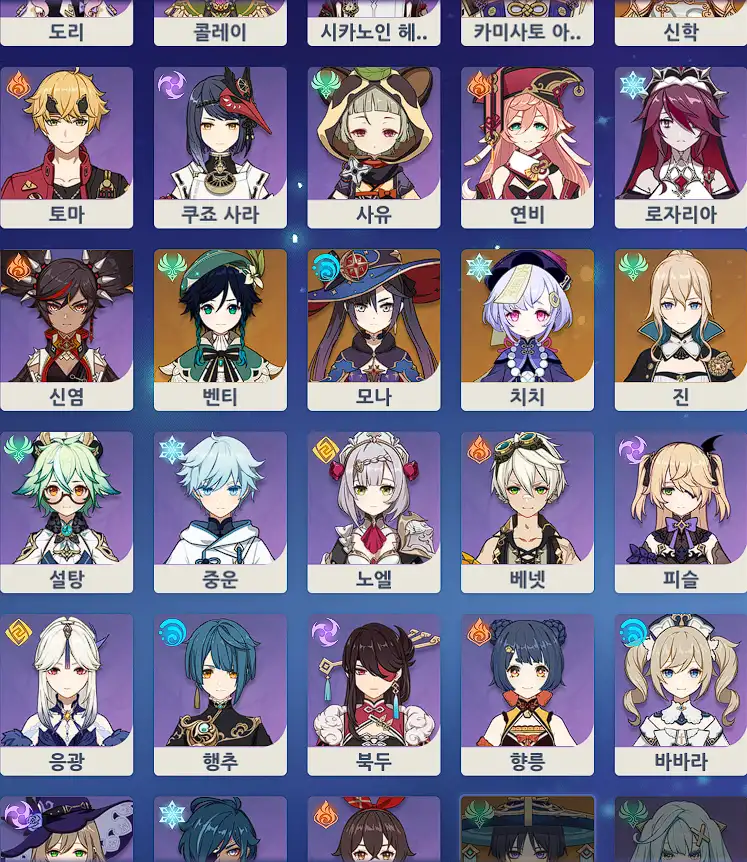Click the 신염 character card
The width and height of the screenshot is (747, 862).
click(66, 330)
